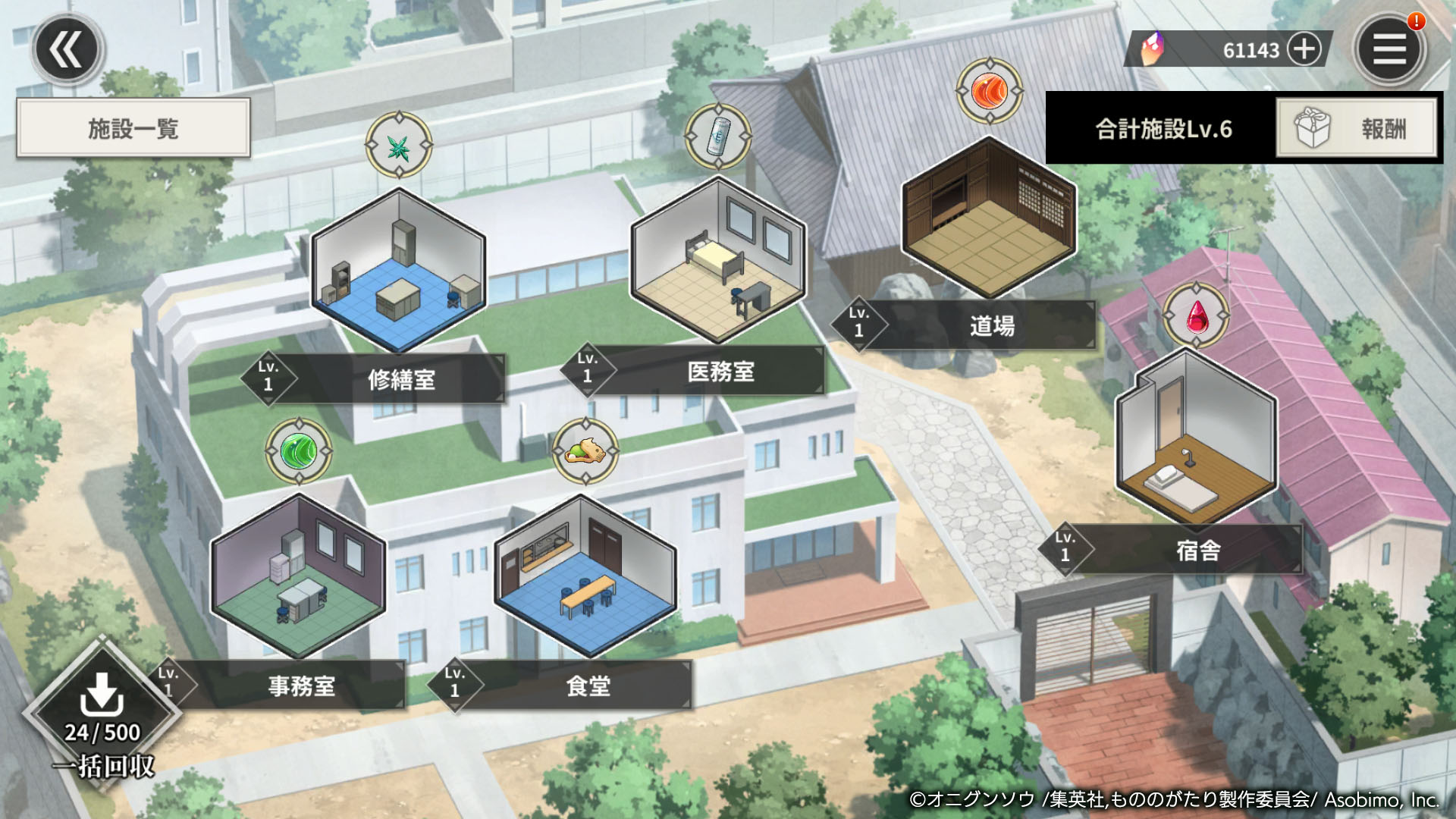Viewport: 1456px width, 819px height.
Task: Collect the food item above 食堂
Action: click(x=585, y=451)
